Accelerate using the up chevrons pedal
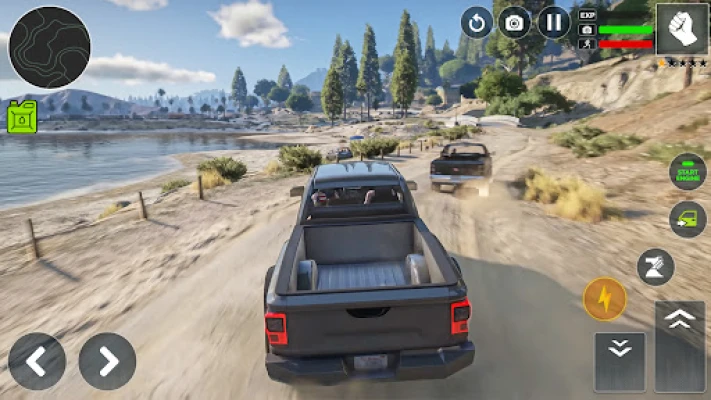The width and height of the screenshot is (711, 400). (x=680, y=345)
